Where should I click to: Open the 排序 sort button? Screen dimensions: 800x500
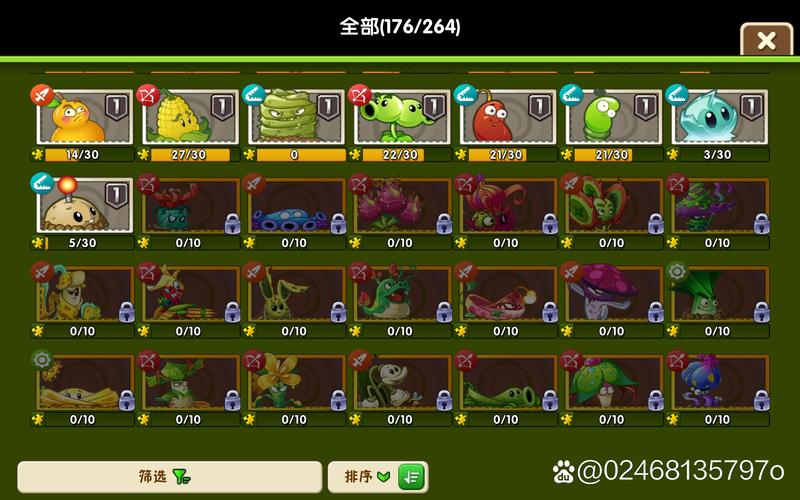(378, 477)
